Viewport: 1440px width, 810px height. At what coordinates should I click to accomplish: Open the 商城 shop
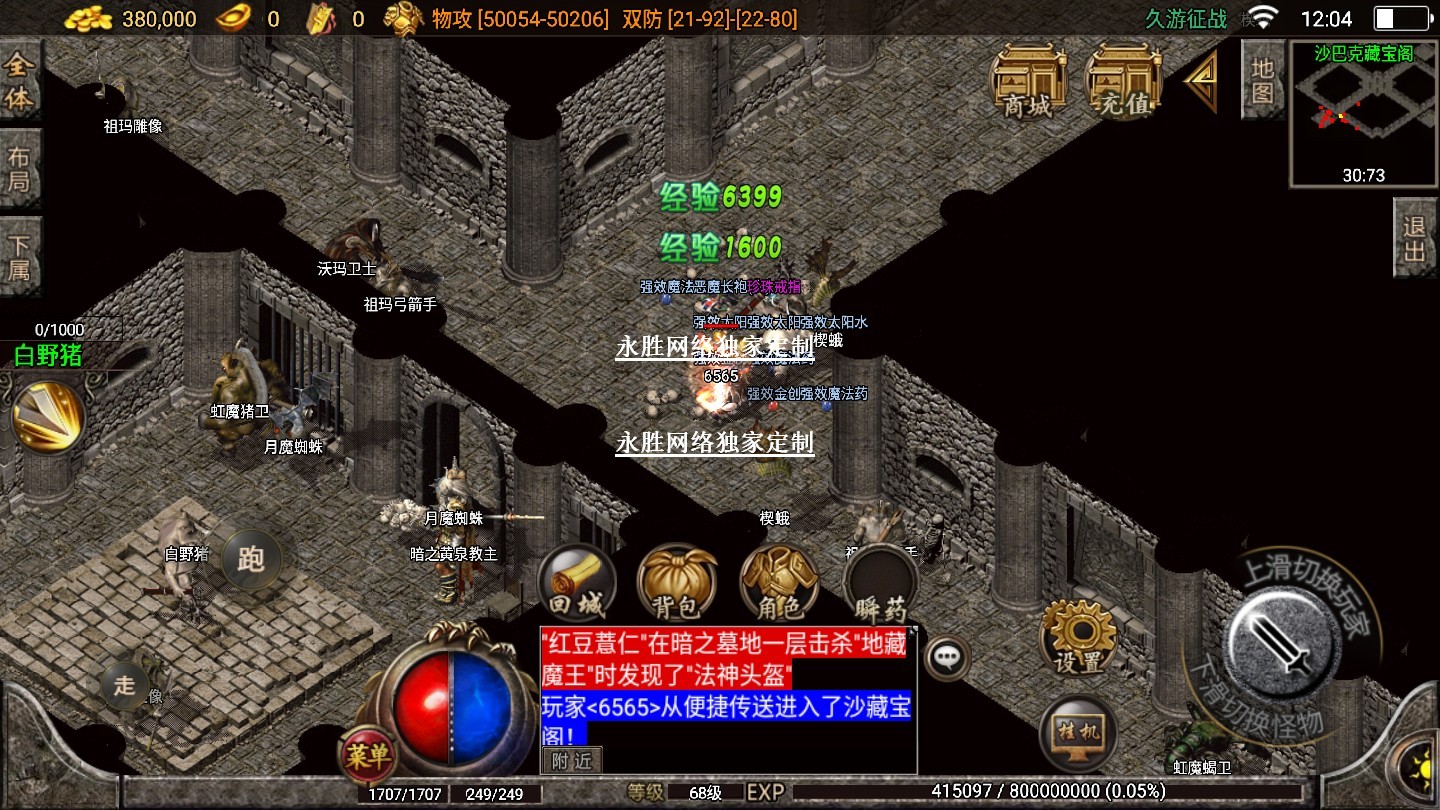pos(1027,81)
